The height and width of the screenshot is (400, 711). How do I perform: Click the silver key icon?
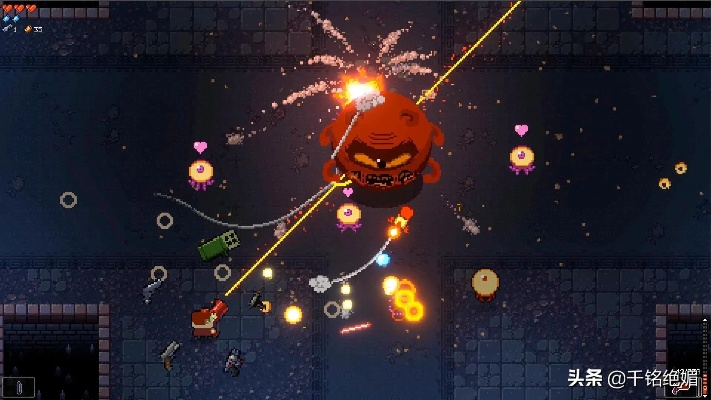coord(9,29)
